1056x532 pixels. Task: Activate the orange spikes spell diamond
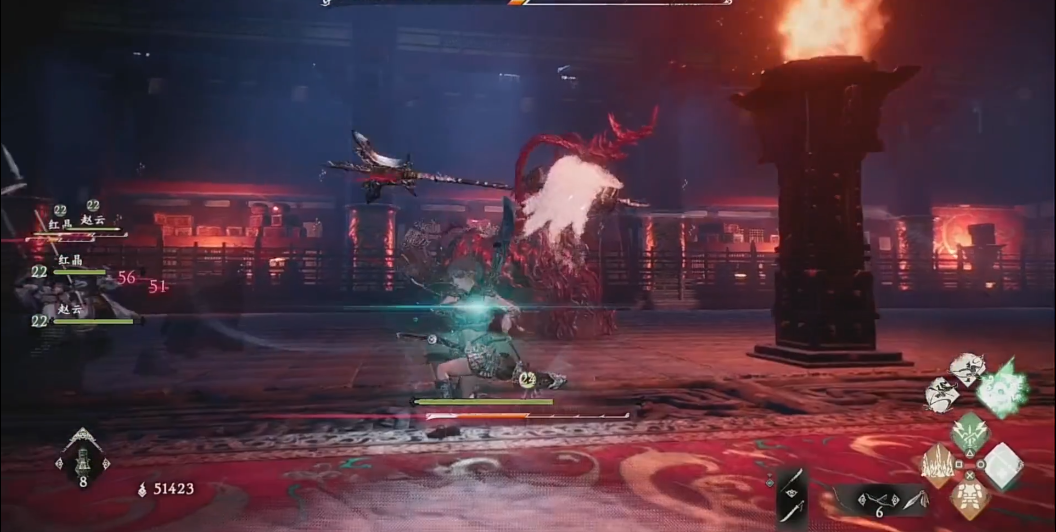[937, 466]
